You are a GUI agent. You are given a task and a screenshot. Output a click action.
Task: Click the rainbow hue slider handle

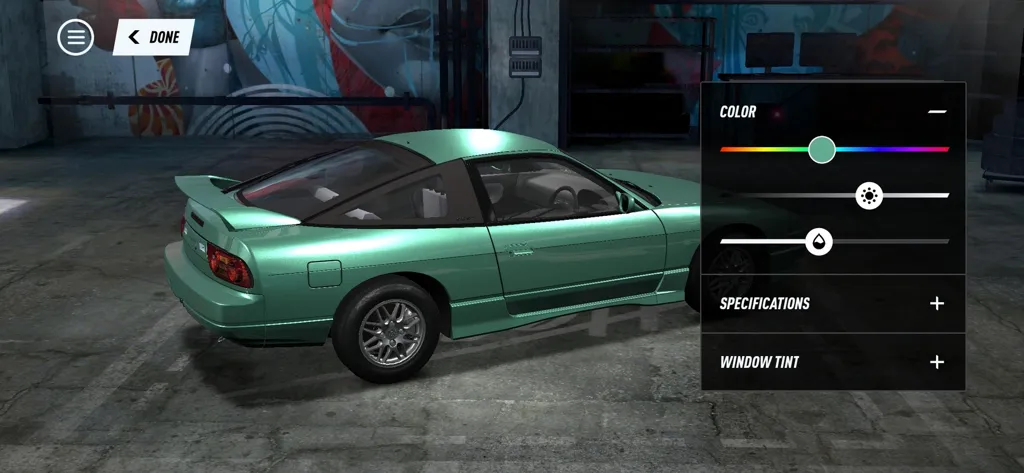coord(822,150)
